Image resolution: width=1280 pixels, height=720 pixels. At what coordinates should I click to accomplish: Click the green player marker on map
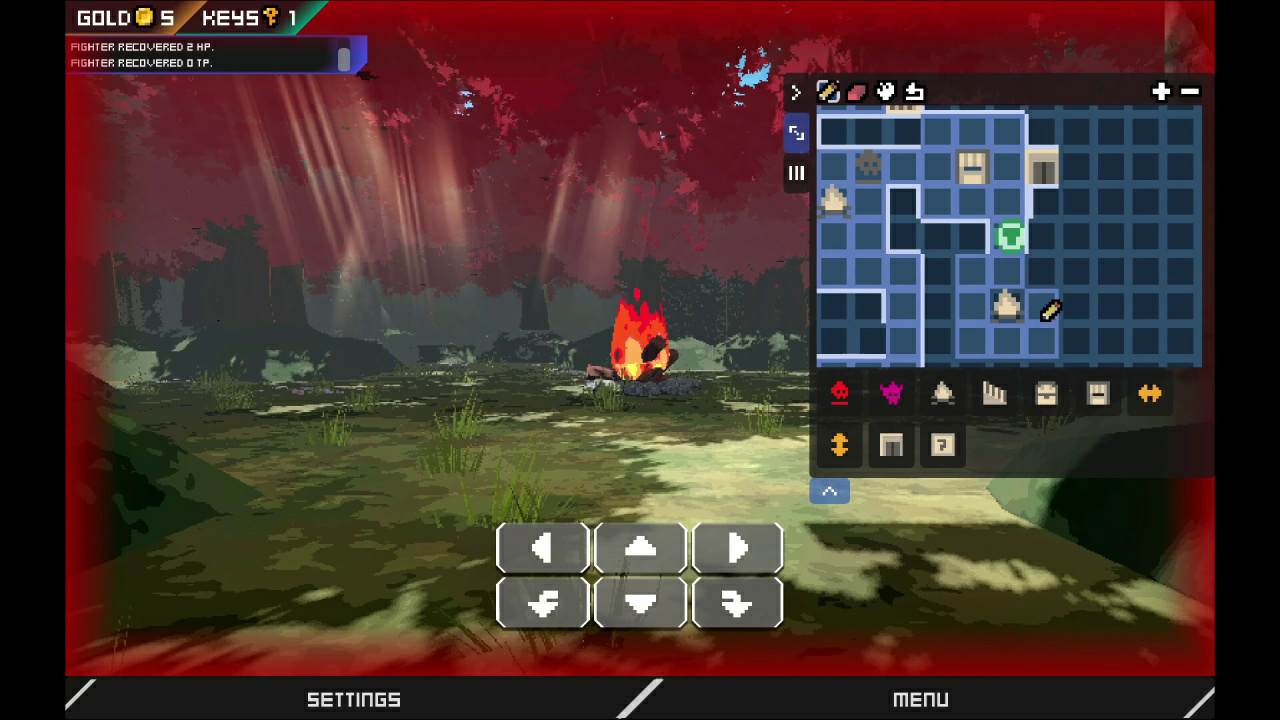(1010, 236)
